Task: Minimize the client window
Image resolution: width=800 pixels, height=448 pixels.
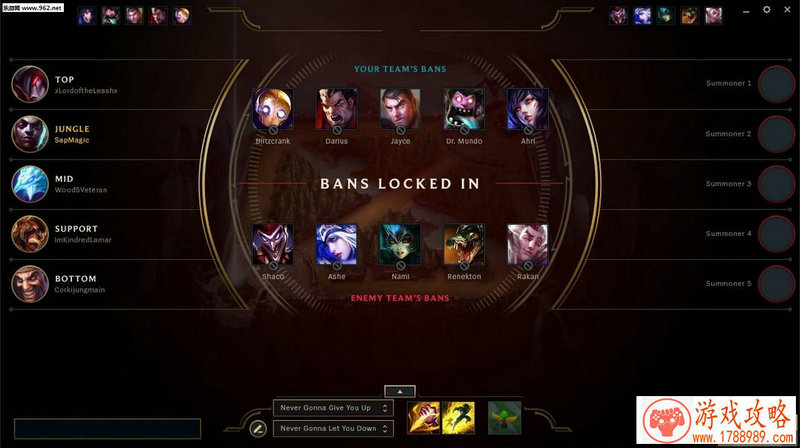Action: click(x=746, y=9)
